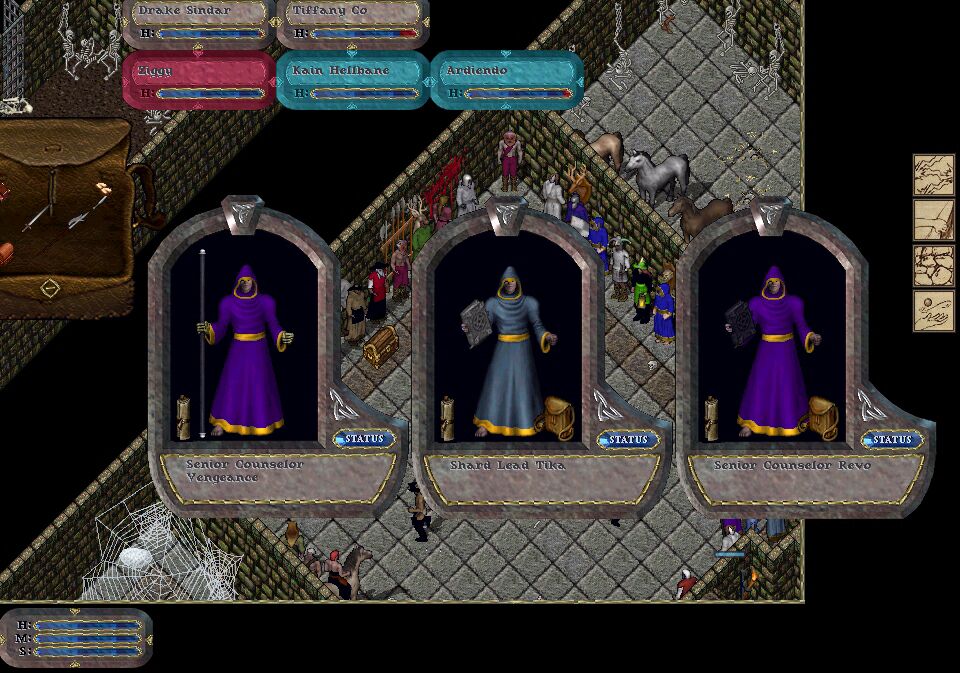Click the parchment tile showing a round orb
Viewport: 960px width, 673px height.
pos(933,311)
